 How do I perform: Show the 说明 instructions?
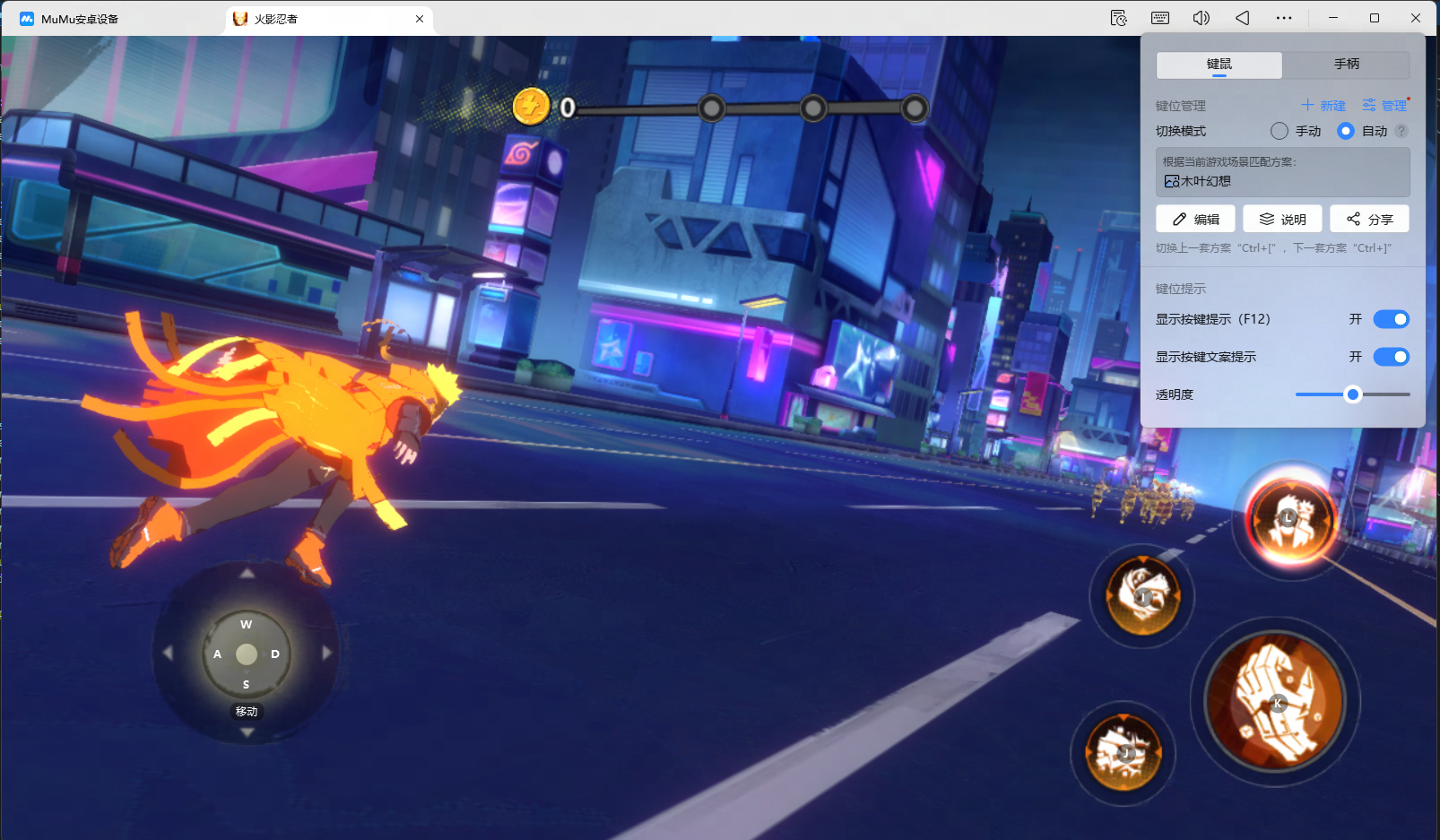point(1282,220)
